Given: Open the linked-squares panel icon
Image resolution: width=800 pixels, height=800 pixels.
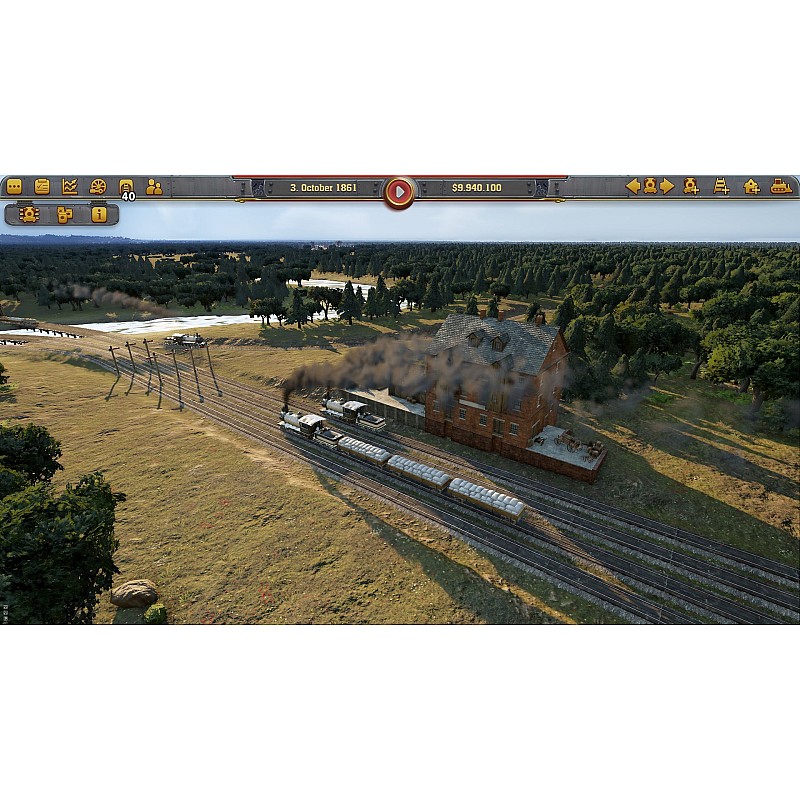Looking at the screenshot, I should pos(65,214).
